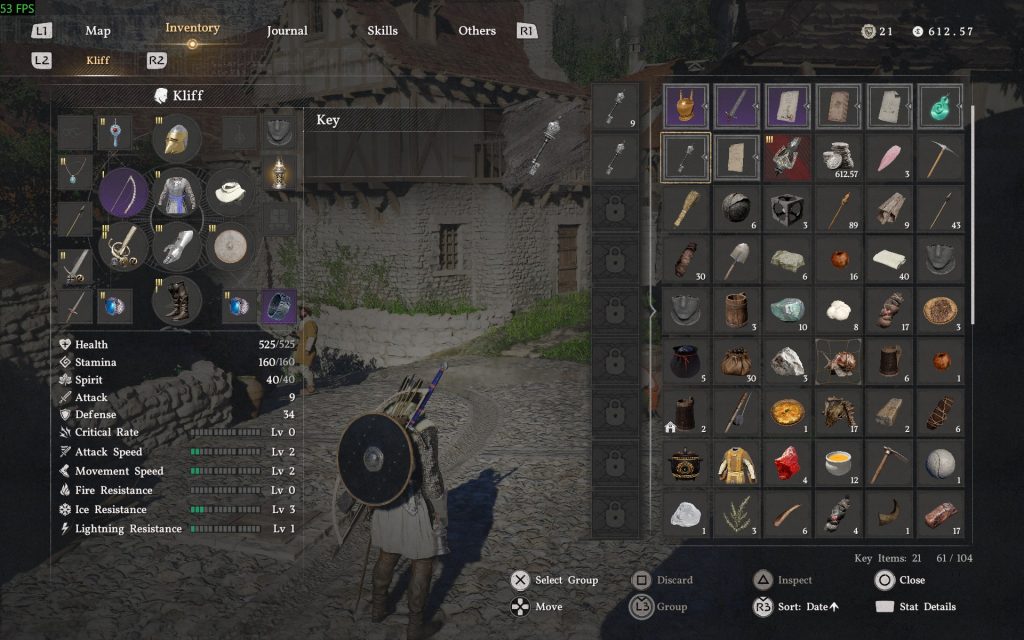Choose the equipped round shield slot
The width and height of the screenshot is (1024, 640).
(x=231, y=246)
